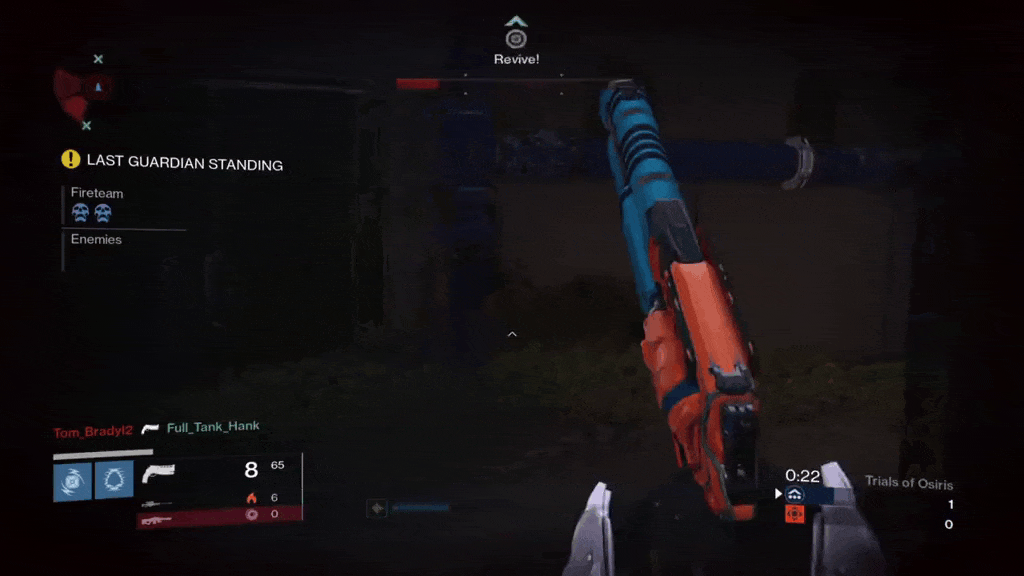Click the blue team emblem by the timer
Screen dimensions: 1024x576
click(x=795, y=494)
